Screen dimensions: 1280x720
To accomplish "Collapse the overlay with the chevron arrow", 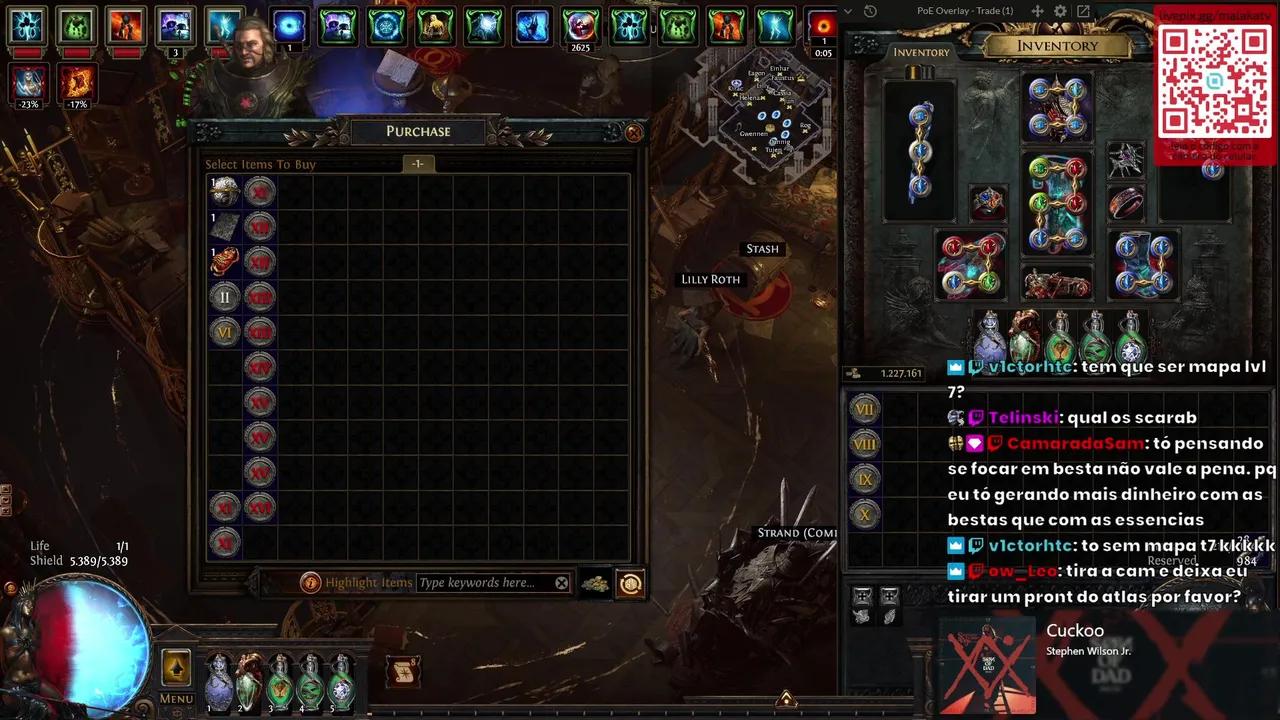I will (x=848, y=11).
